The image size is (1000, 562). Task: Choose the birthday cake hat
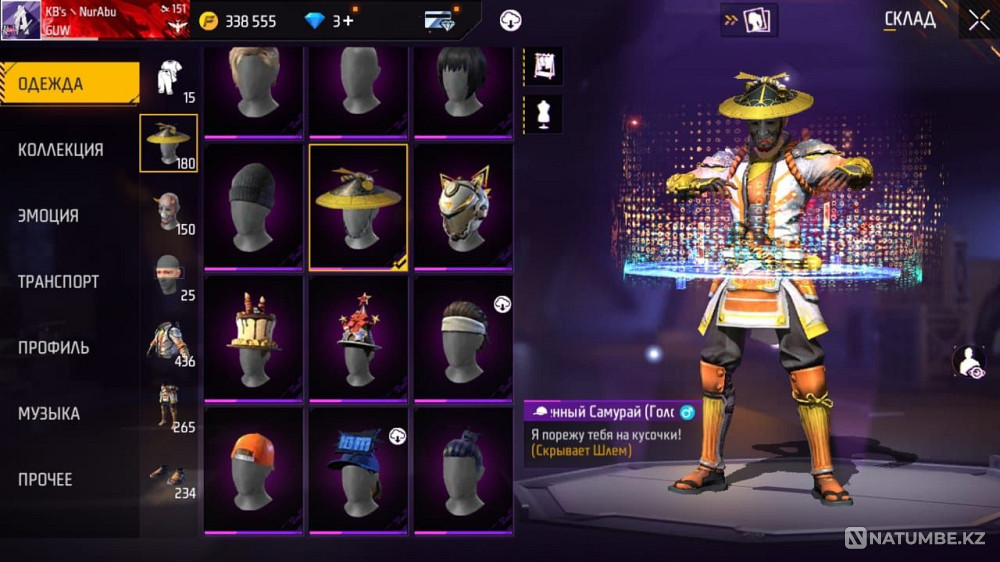[253, 338]
